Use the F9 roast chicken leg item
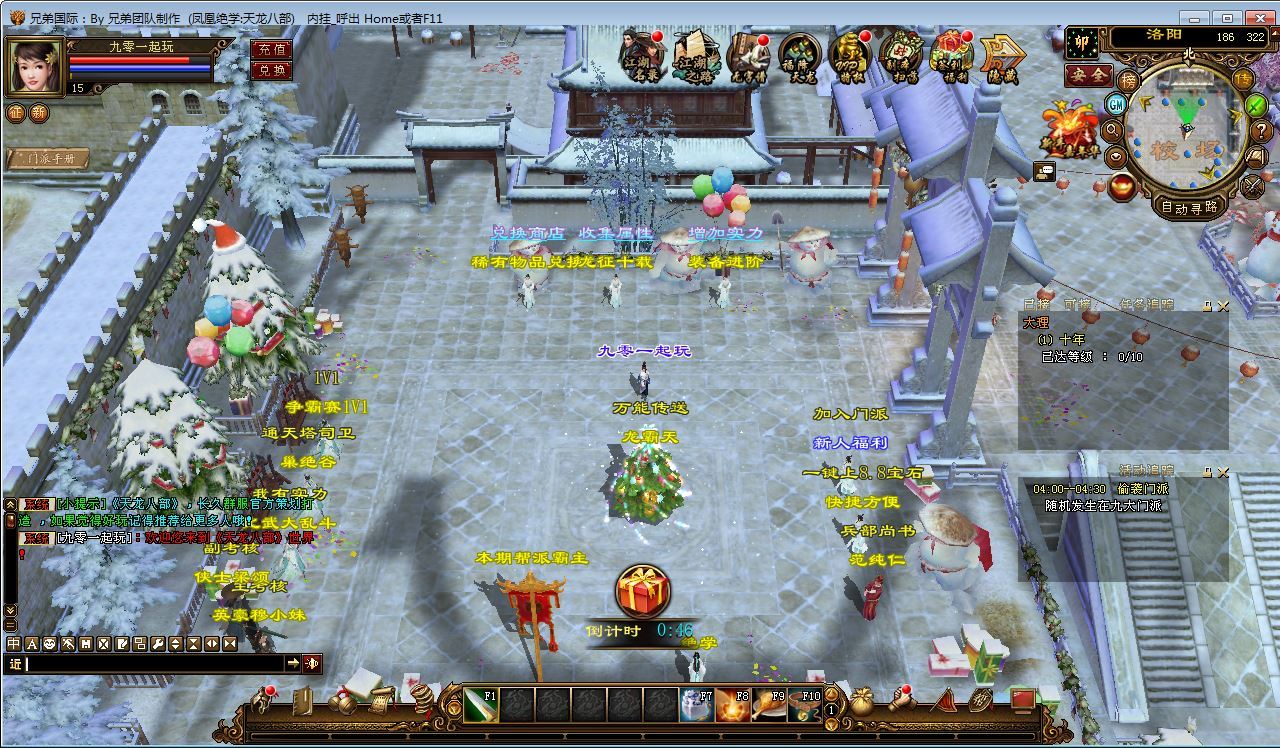 (x=769, y=705)
